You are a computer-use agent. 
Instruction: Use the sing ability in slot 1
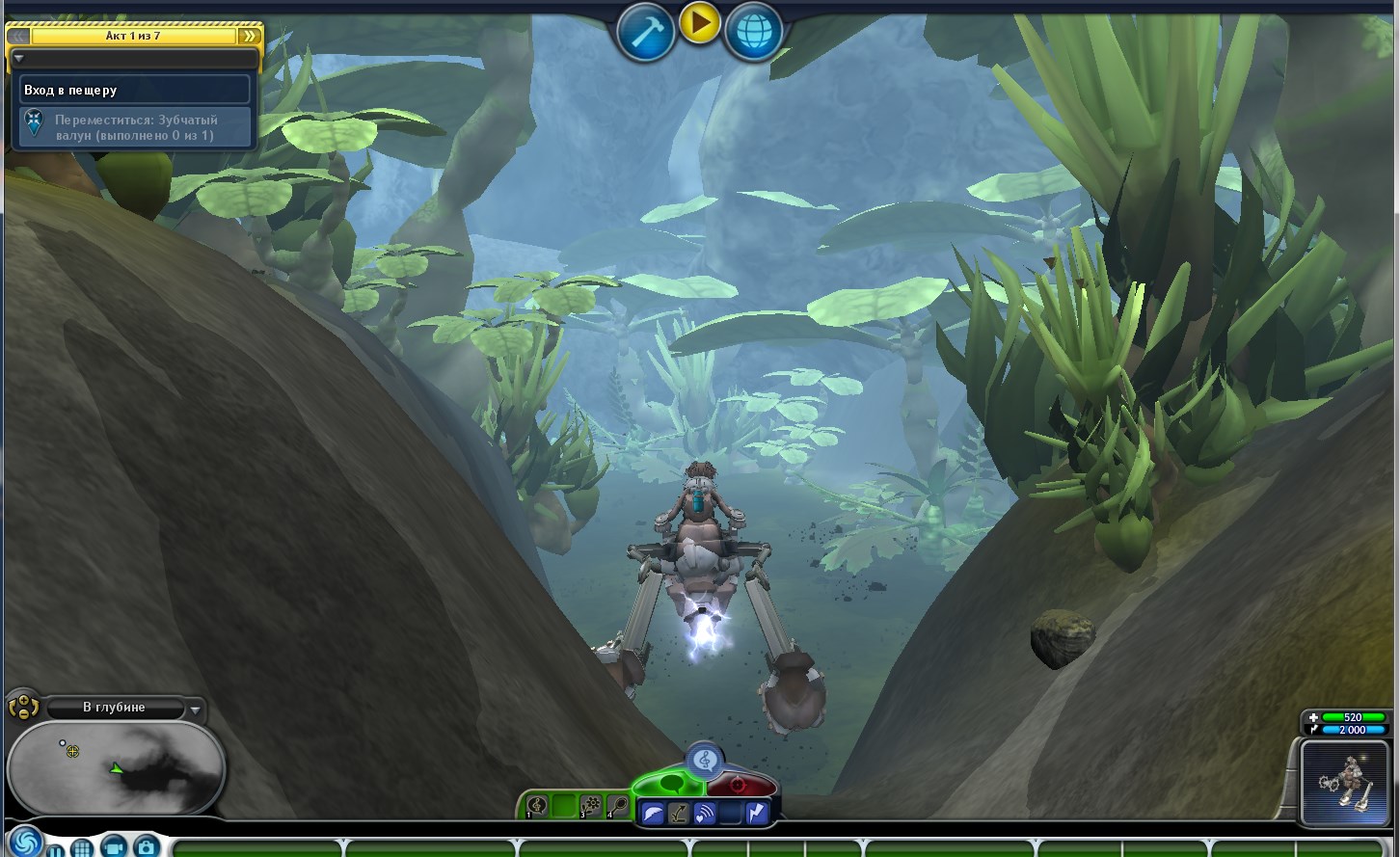[538, 806]
